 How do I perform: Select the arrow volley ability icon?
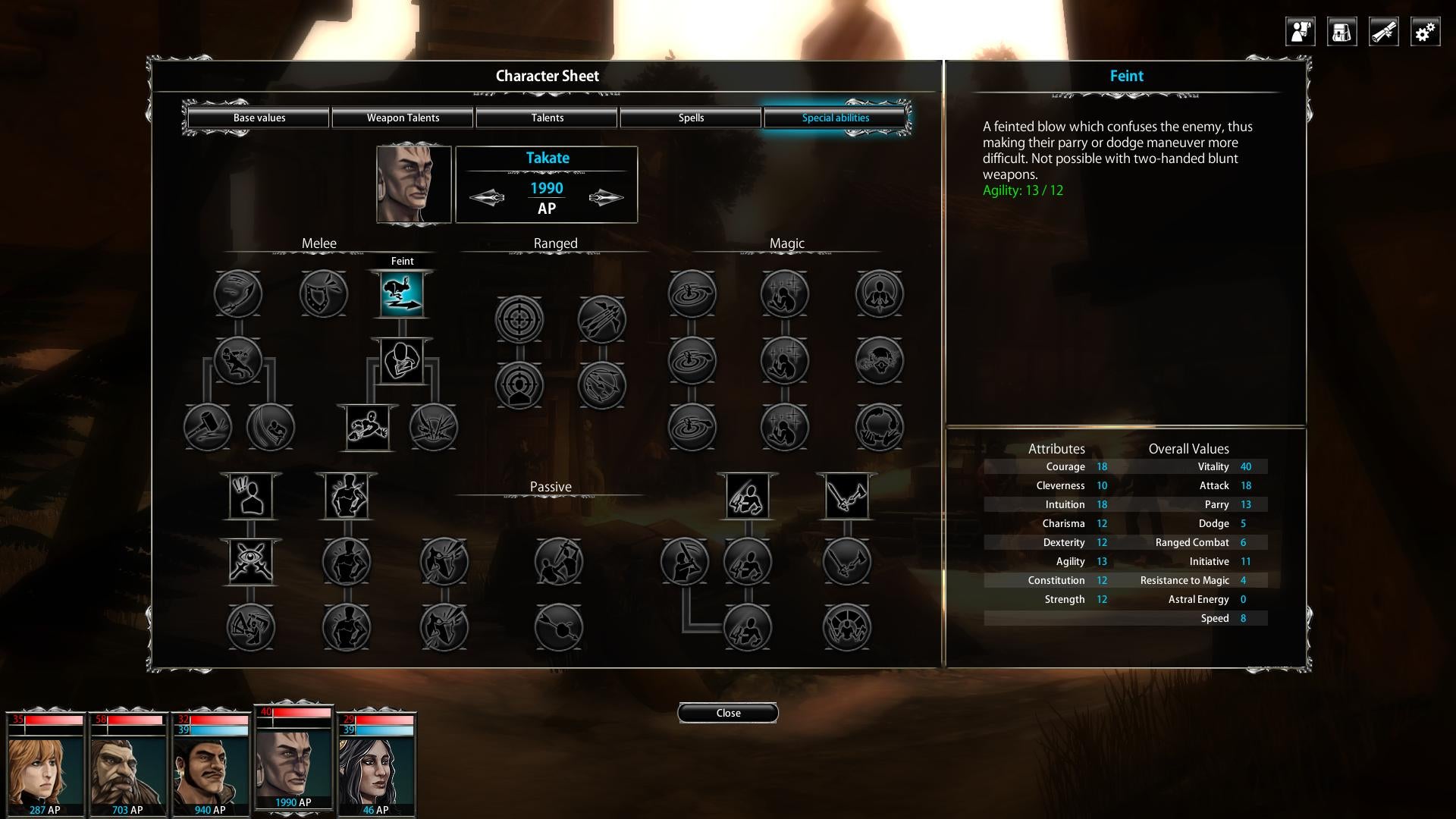coord(603,319)
